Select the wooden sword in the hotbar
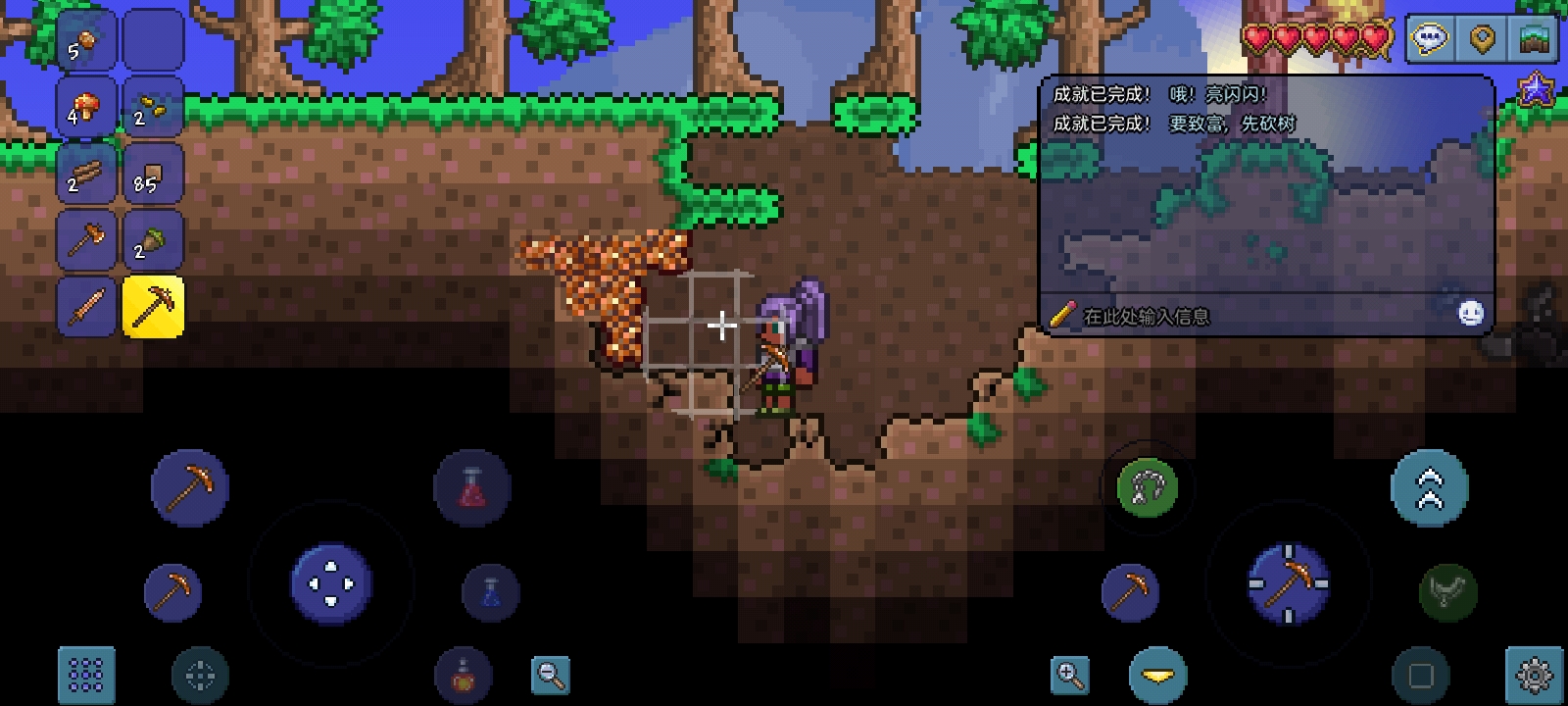Image resolution: width=1568 pixels, height=706 pixels. [86, 306]
